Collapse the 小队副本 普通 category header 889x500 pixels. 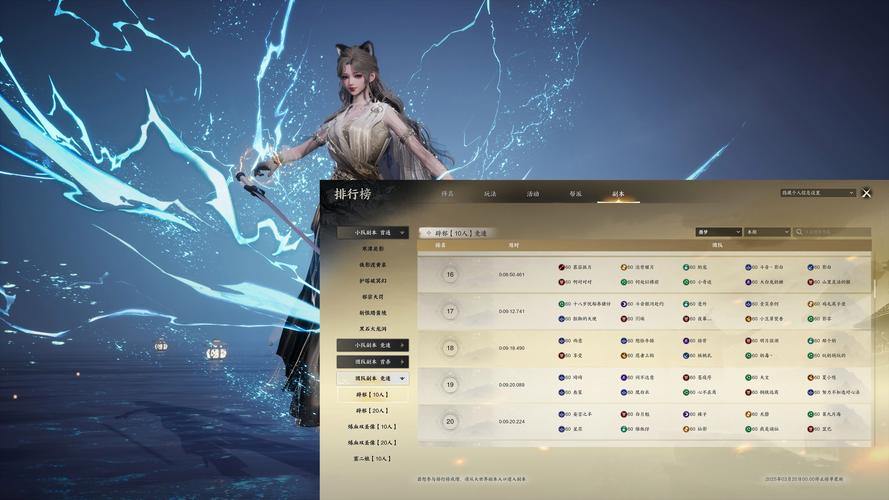coord(373,232)
